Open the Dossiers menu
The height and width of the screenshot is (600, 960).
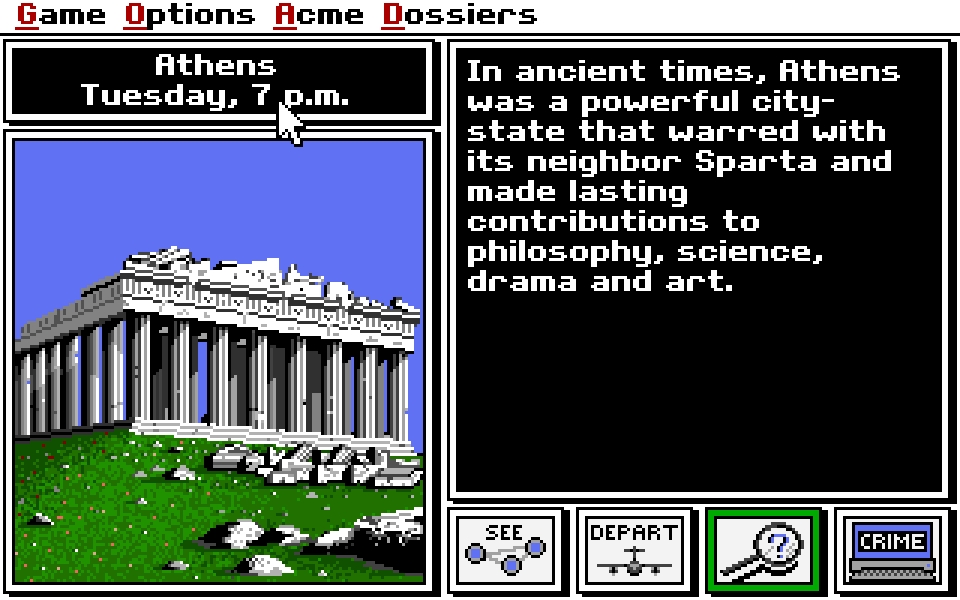coord(459,15)
